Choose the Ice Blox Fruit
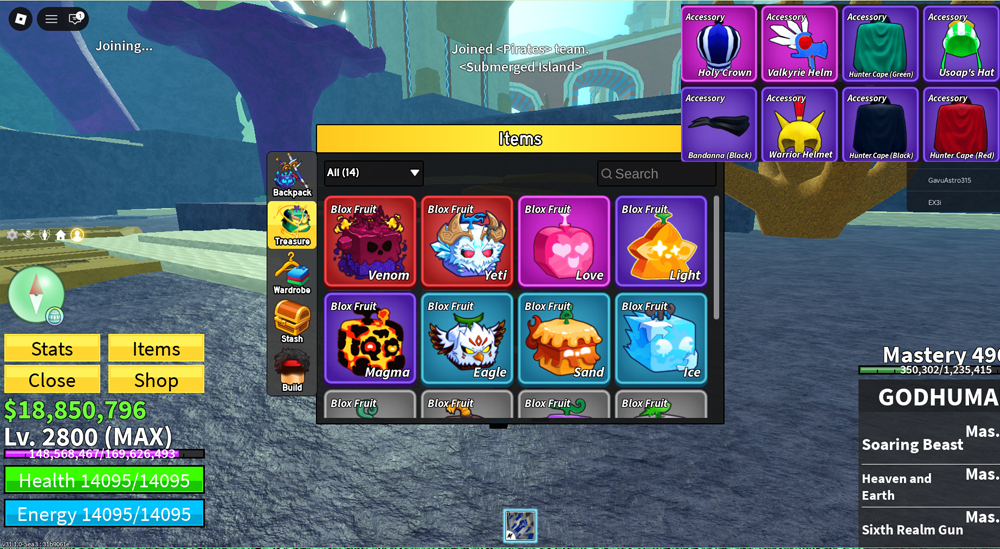Viewport: 1000px width, 549px height. pos(661,338)
